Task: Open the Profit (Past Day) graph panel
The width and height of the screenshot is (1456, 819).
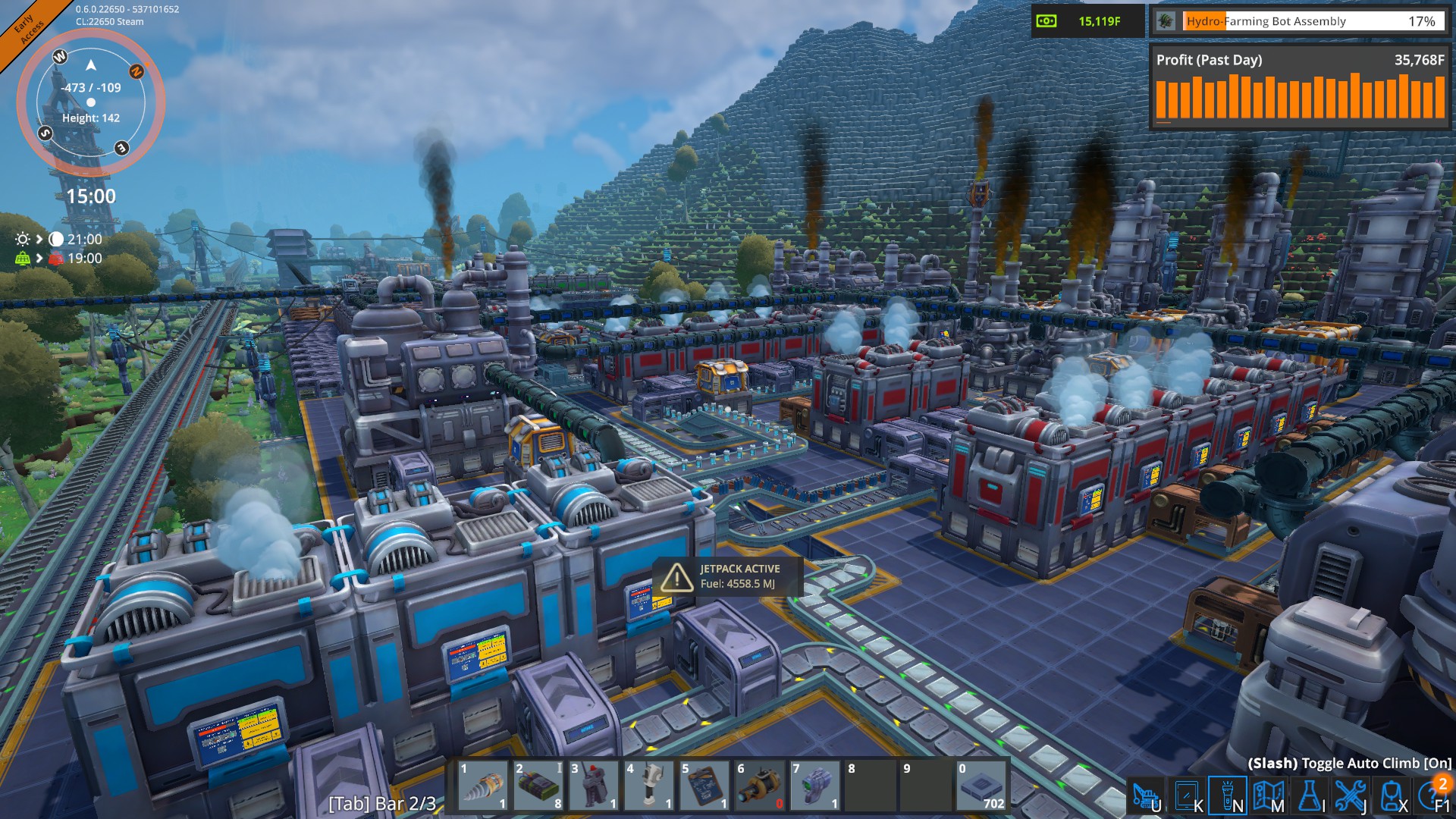Action: (x=1299, y=87)
